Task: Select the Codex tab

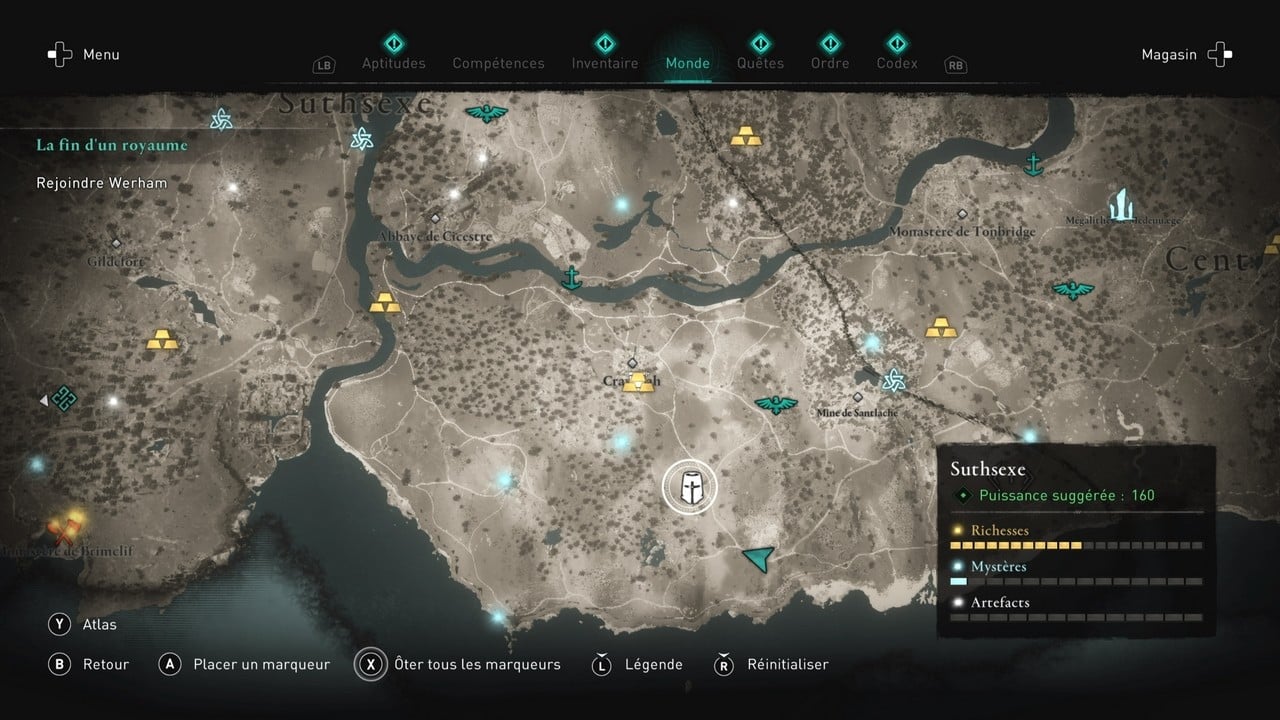Action: point(896,62)
